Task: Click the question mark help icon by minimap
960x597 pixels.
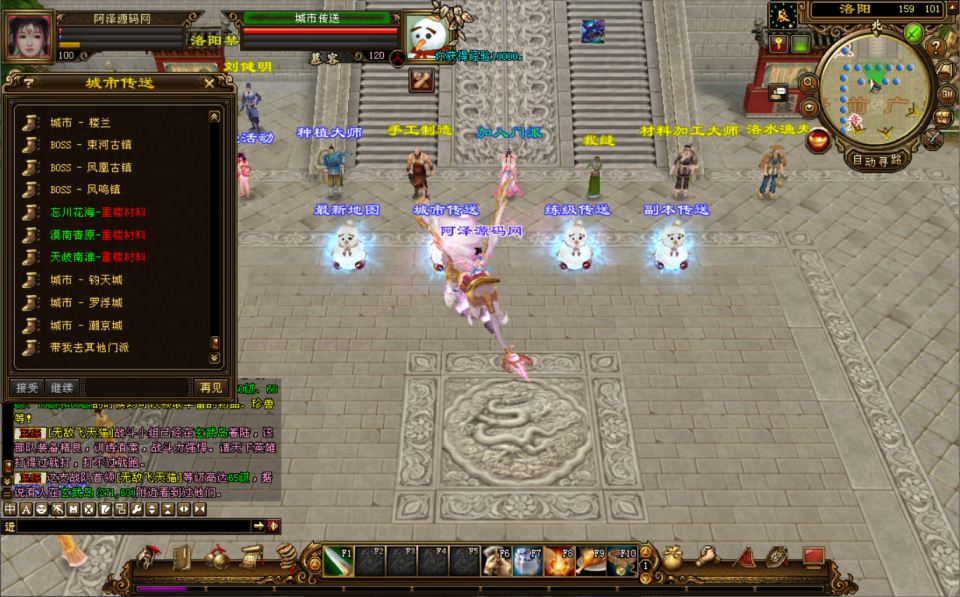Action: coord(935,47)
